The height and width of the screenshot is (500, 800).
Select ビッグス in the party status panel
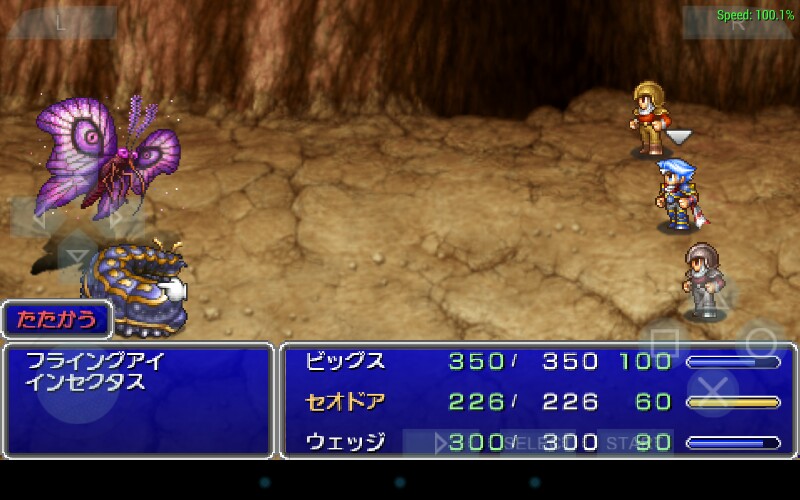[345, 361]
